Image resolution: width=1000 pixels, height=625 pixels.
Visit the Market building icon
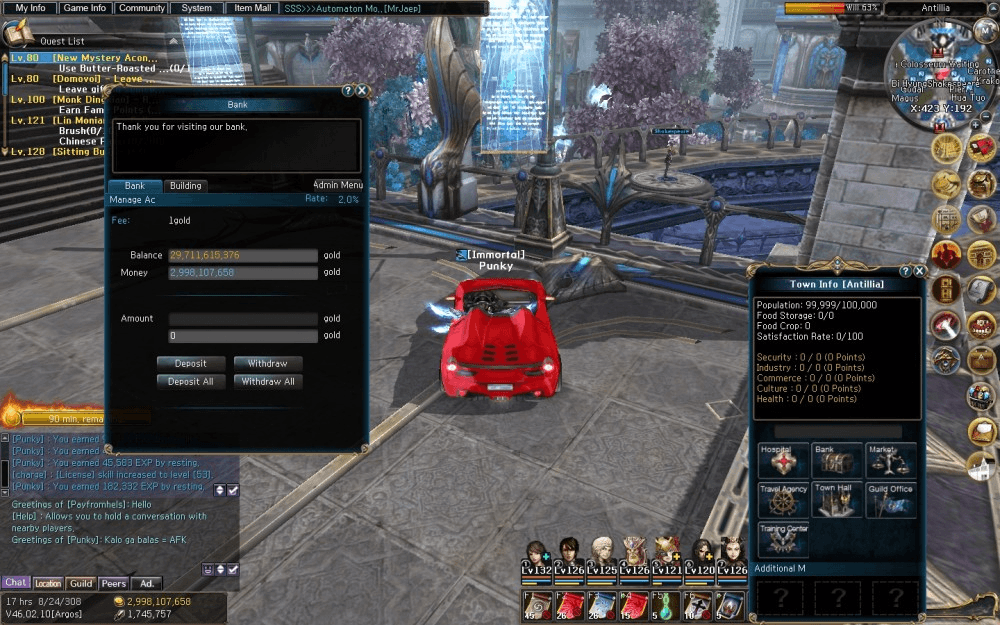890,461
